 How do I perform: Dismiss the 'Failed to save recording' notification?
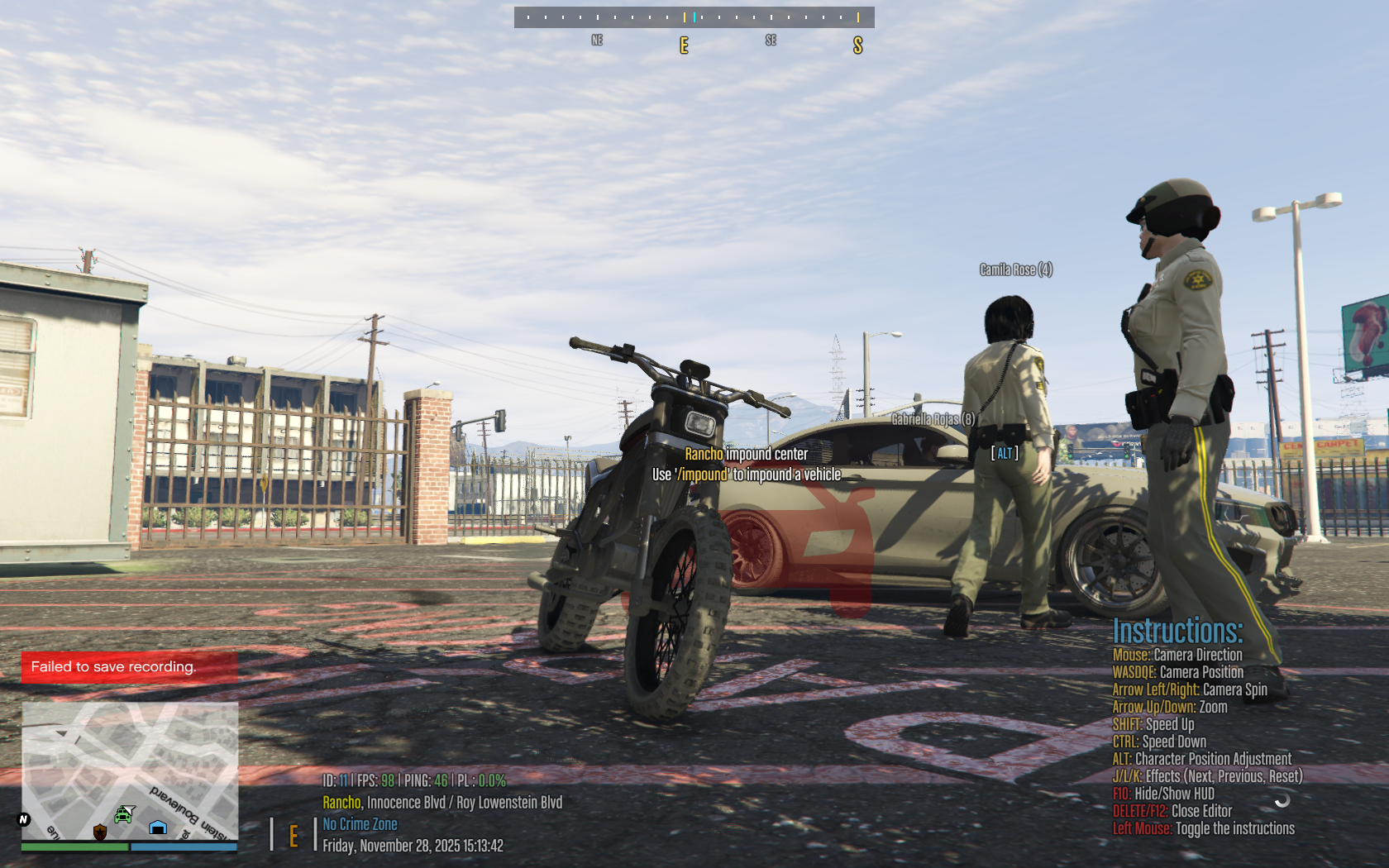click(x=129, y=667)
